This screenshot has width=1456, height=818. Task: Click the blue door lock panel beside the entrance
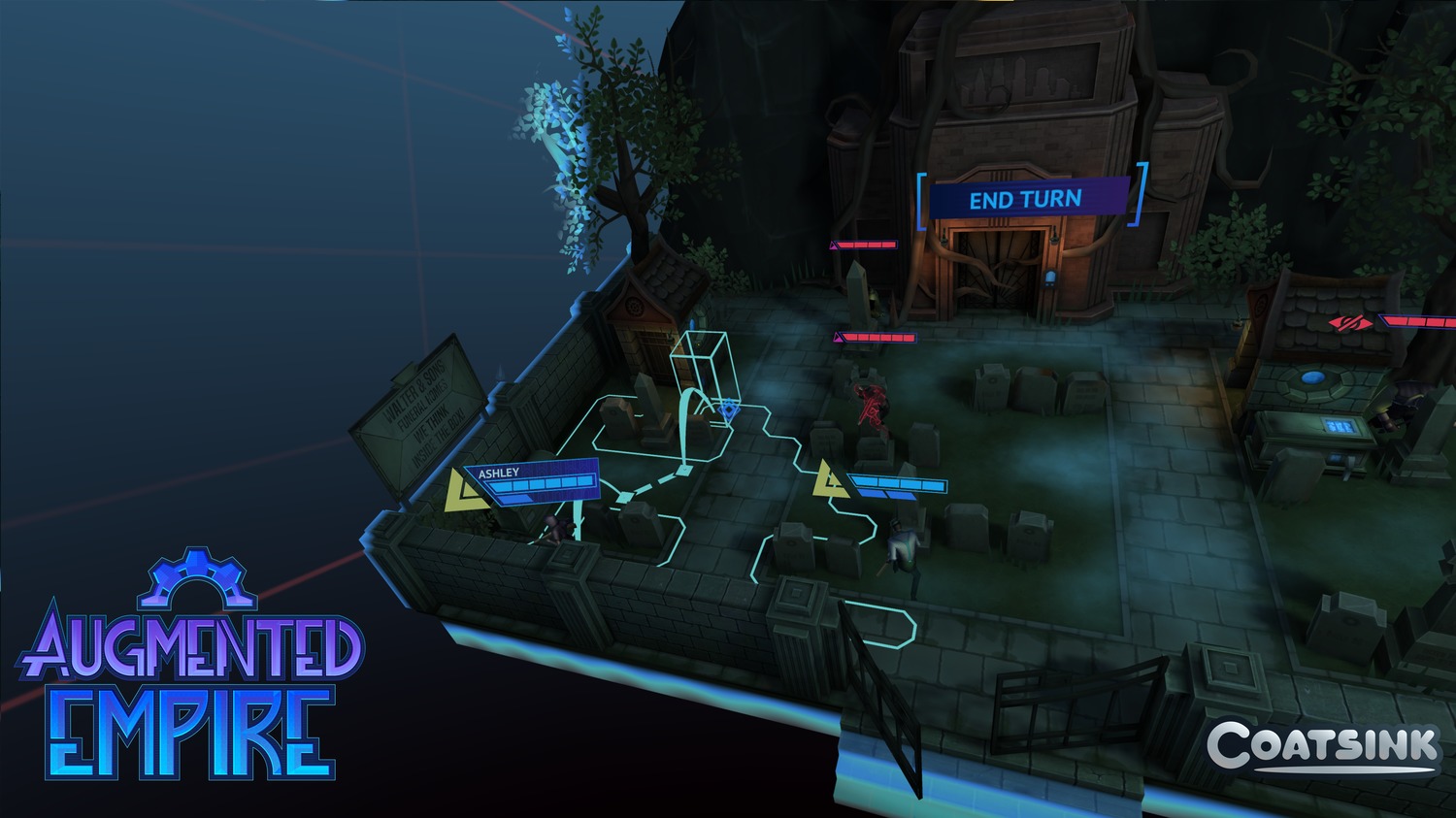(x=1049, y=278)
